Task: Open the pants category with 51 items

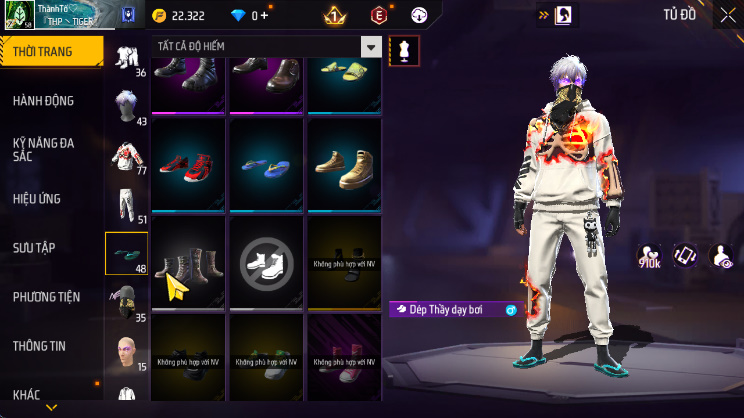Action: [x=126, y=204]
